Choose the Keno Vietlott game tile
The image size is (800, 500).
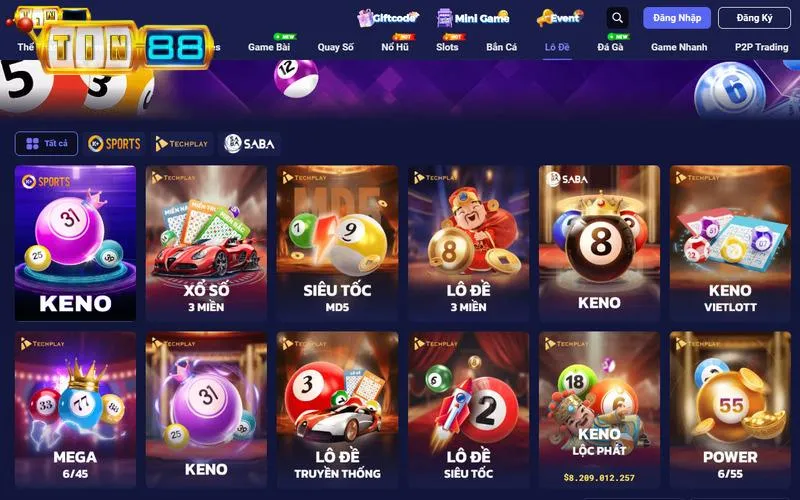[730, 243]
